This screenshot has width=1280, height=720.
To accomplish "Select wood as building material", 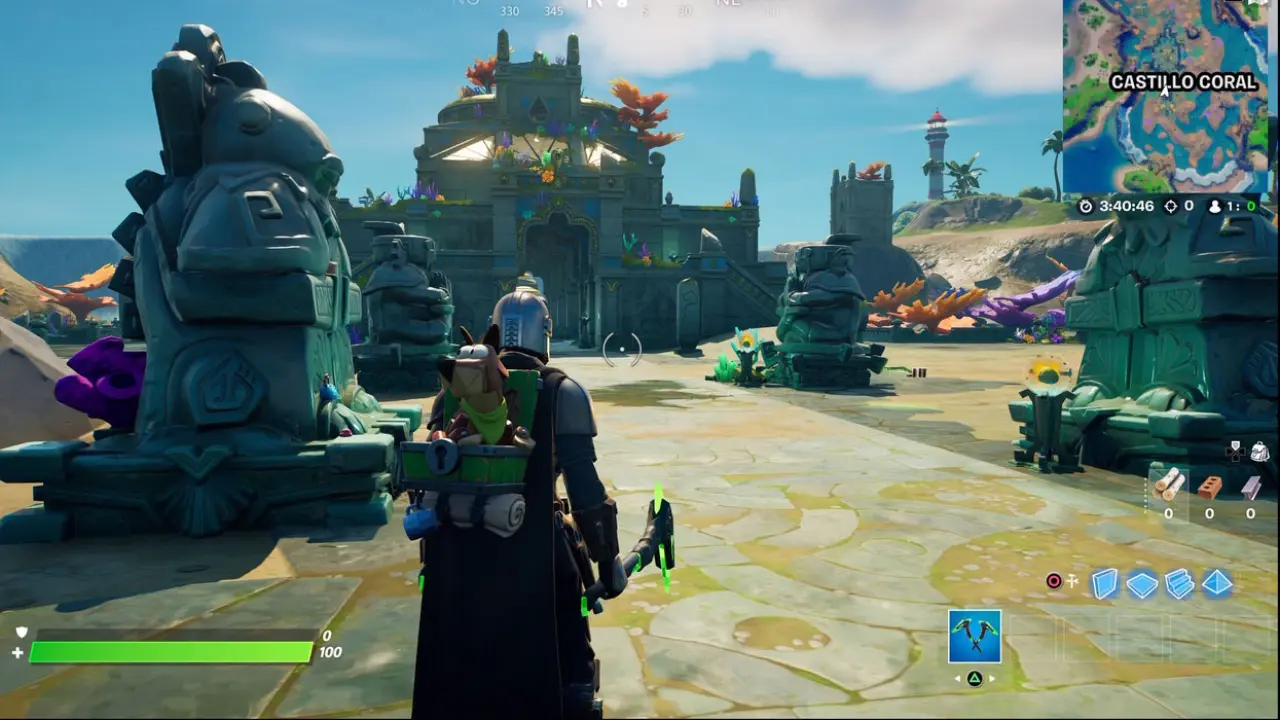I will point(1169,485).
